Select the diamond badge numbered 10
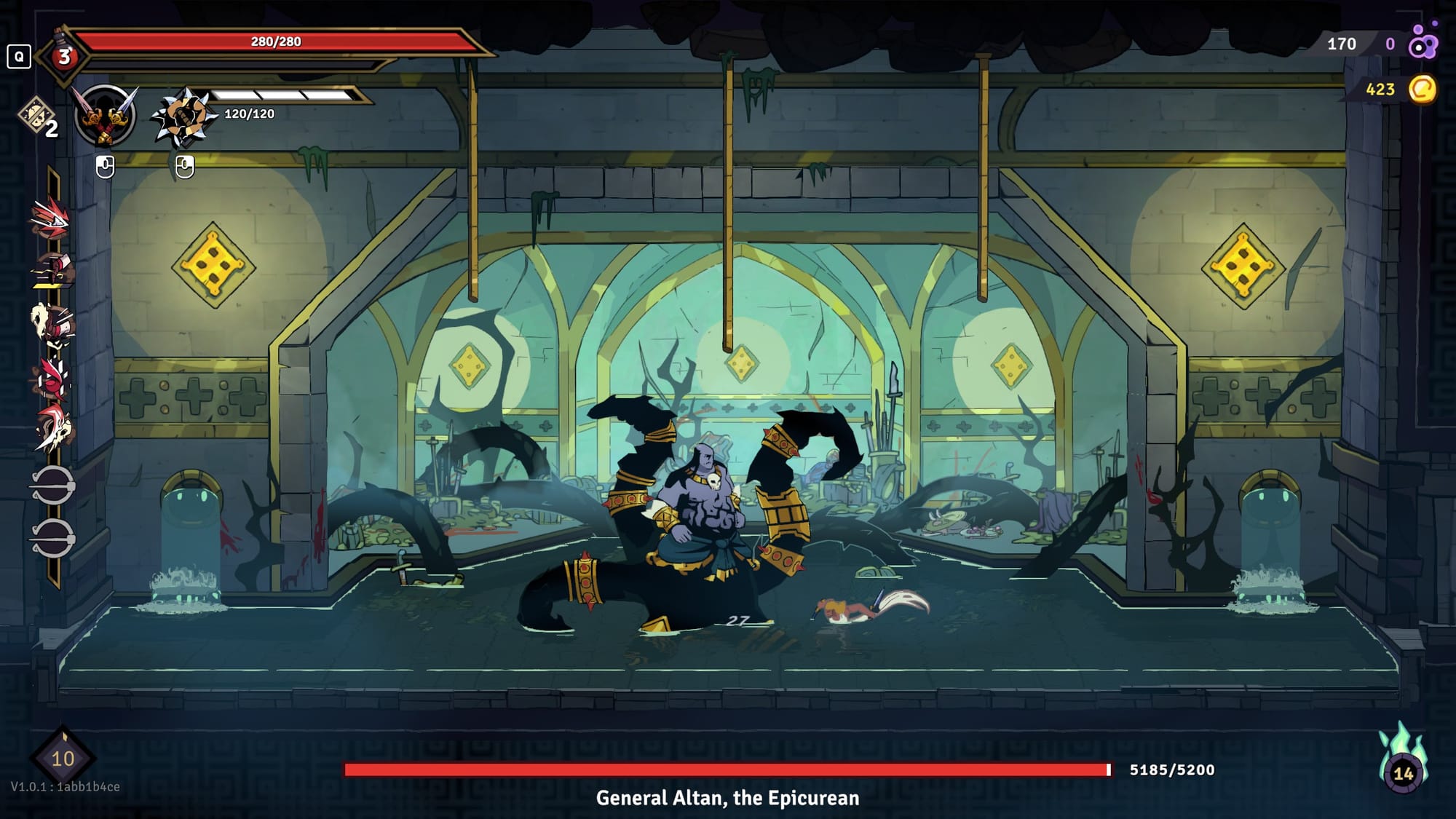The width and height of the screenshot is (1456, 819). (63, 758)
